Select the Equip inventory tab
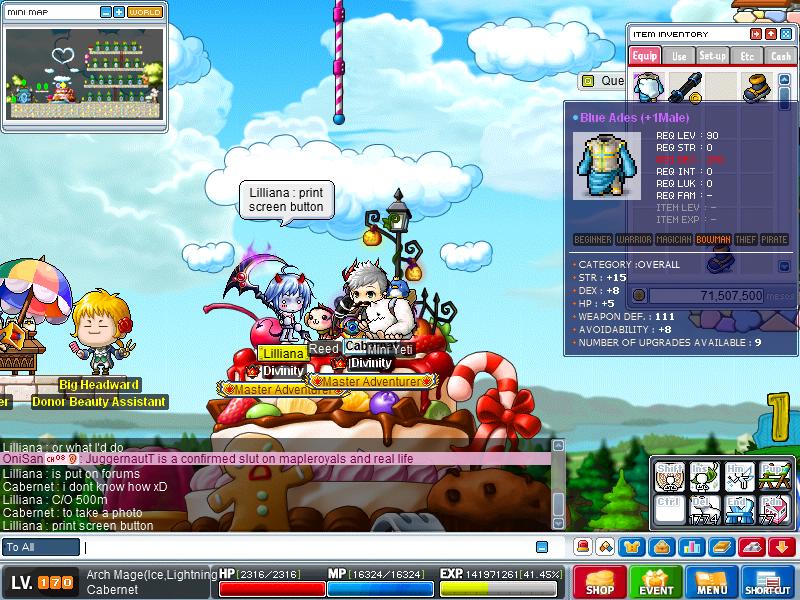Screen dimensions: 800x600 [645, 56]
